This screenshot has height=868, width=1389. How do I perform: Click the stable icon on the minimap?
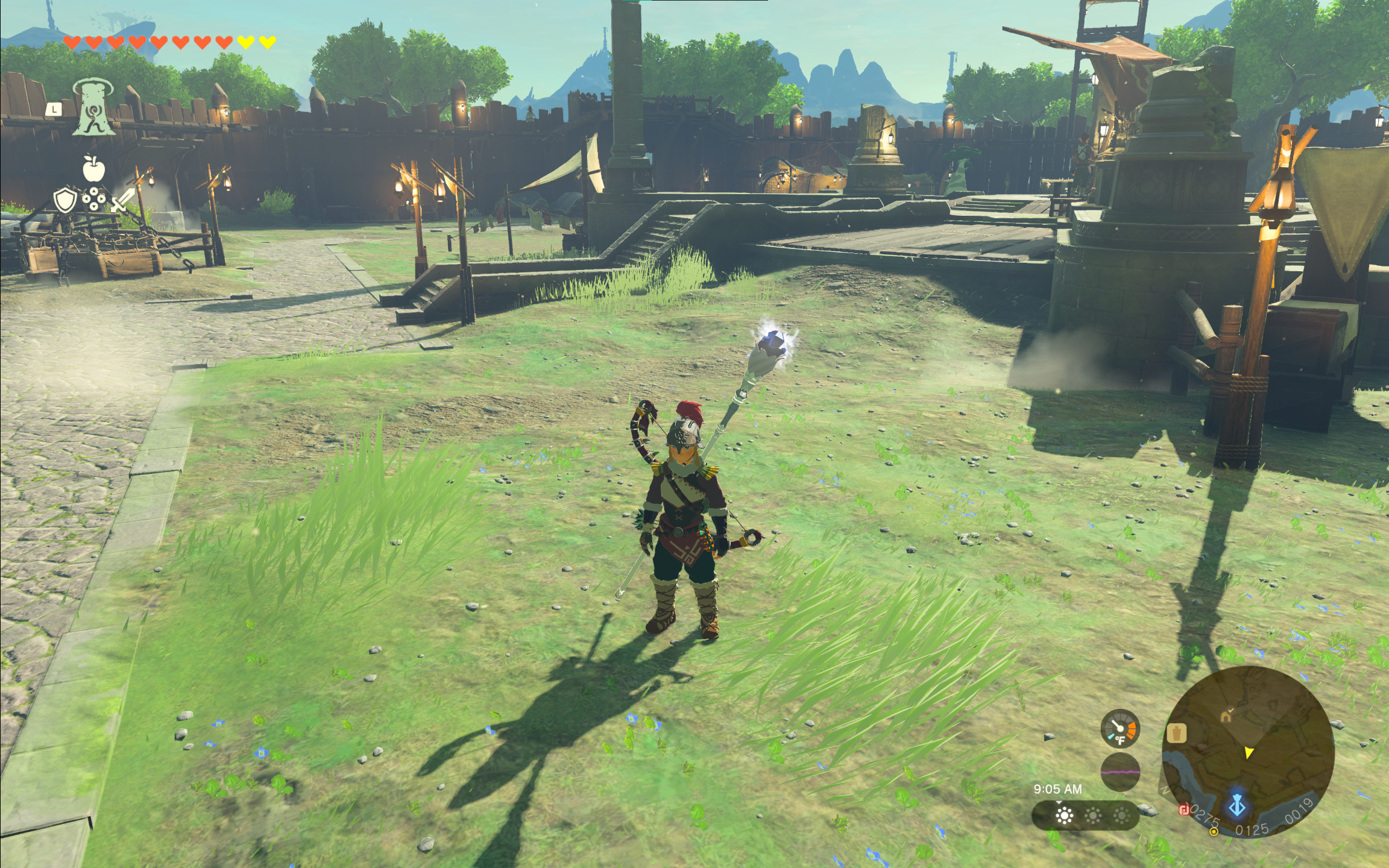pos(1226,717)
